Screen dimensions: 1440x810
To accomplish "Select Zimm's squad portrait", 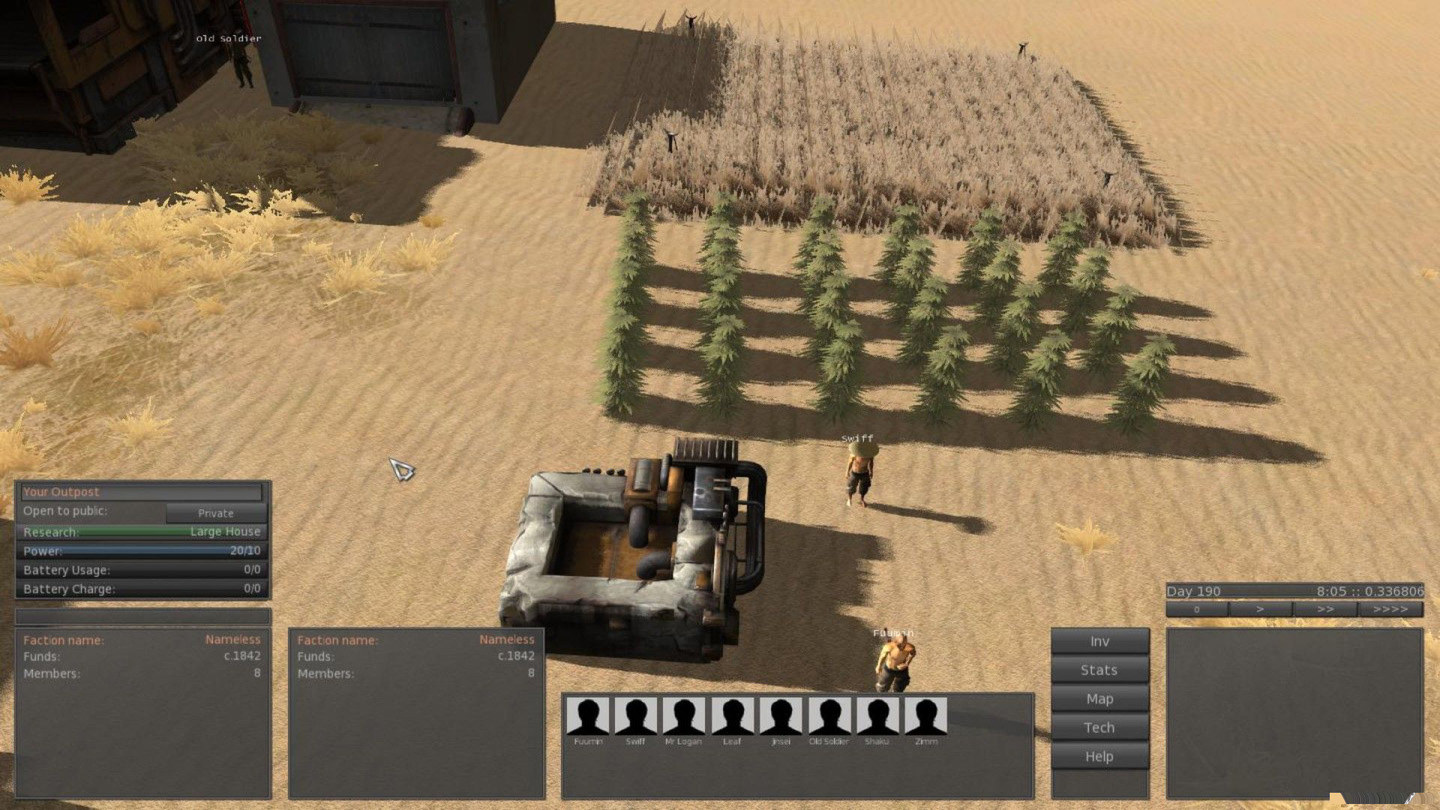I will click(x=925, y=717).
